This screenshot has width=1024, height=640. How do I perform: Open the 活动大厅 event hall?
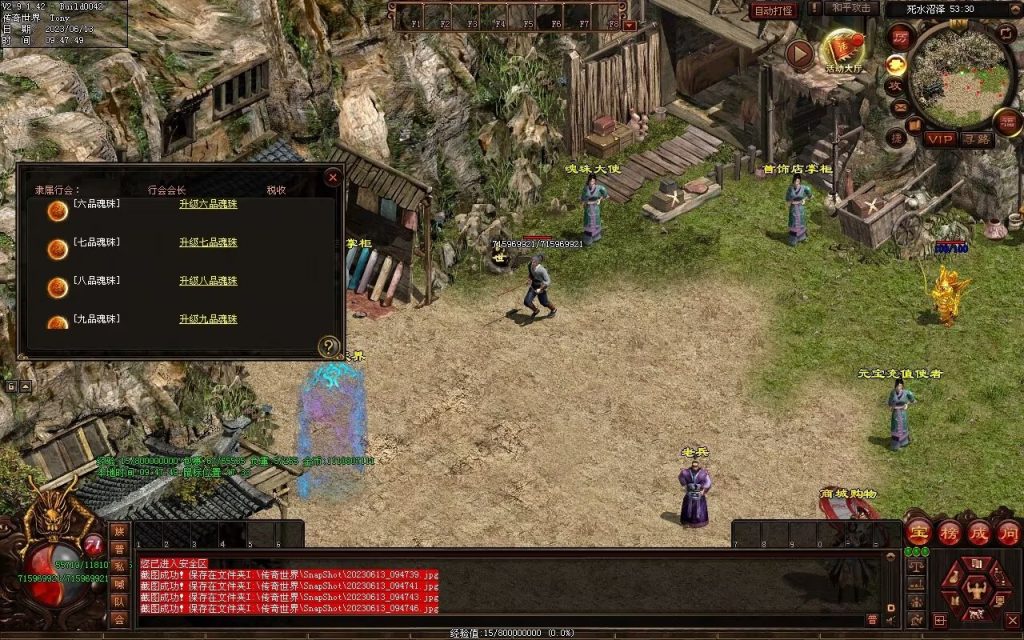click(843, 52)
